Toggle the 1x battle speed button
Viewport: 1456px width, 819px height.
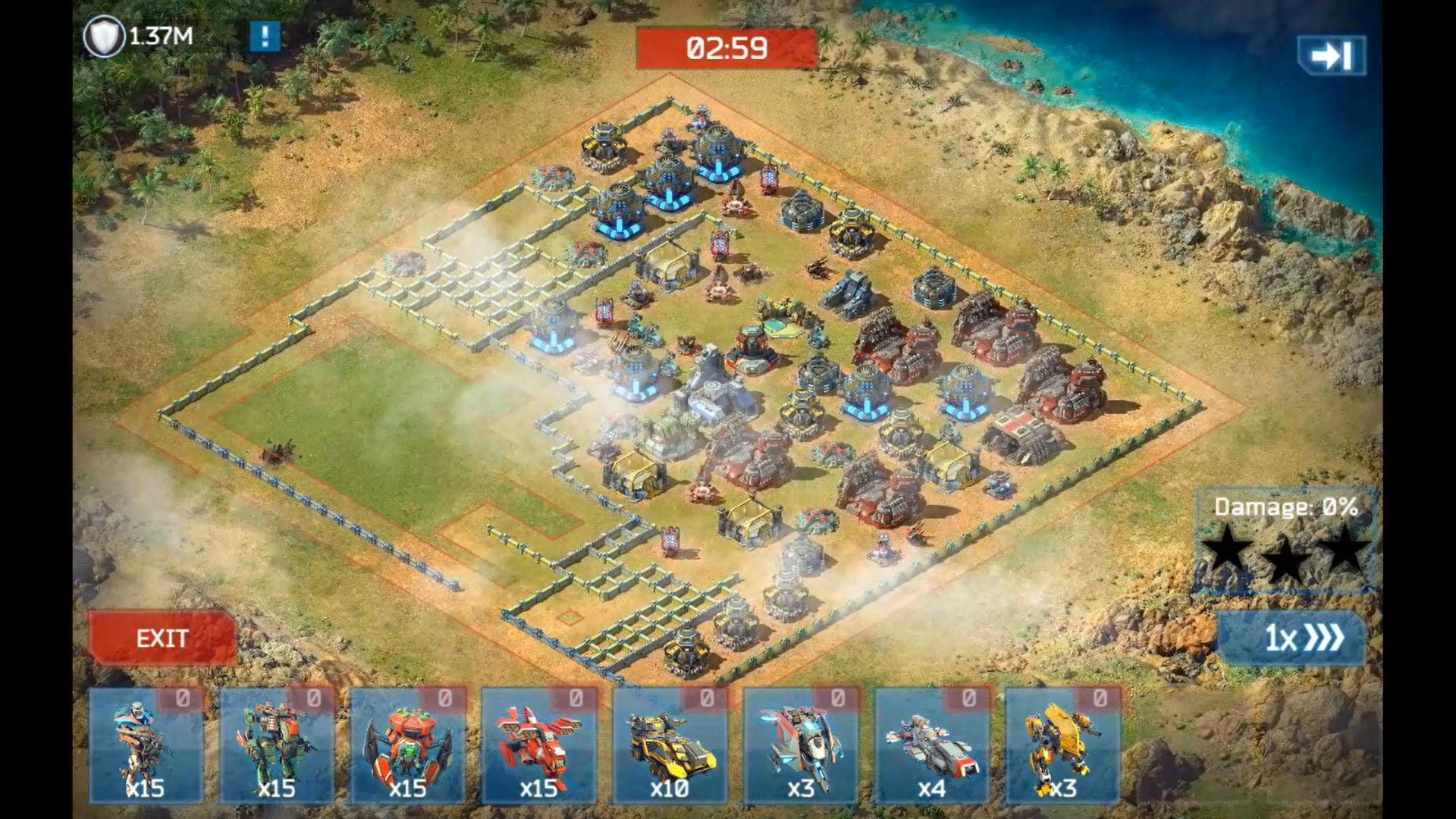pyautogui.click(x=1291, y=638)
